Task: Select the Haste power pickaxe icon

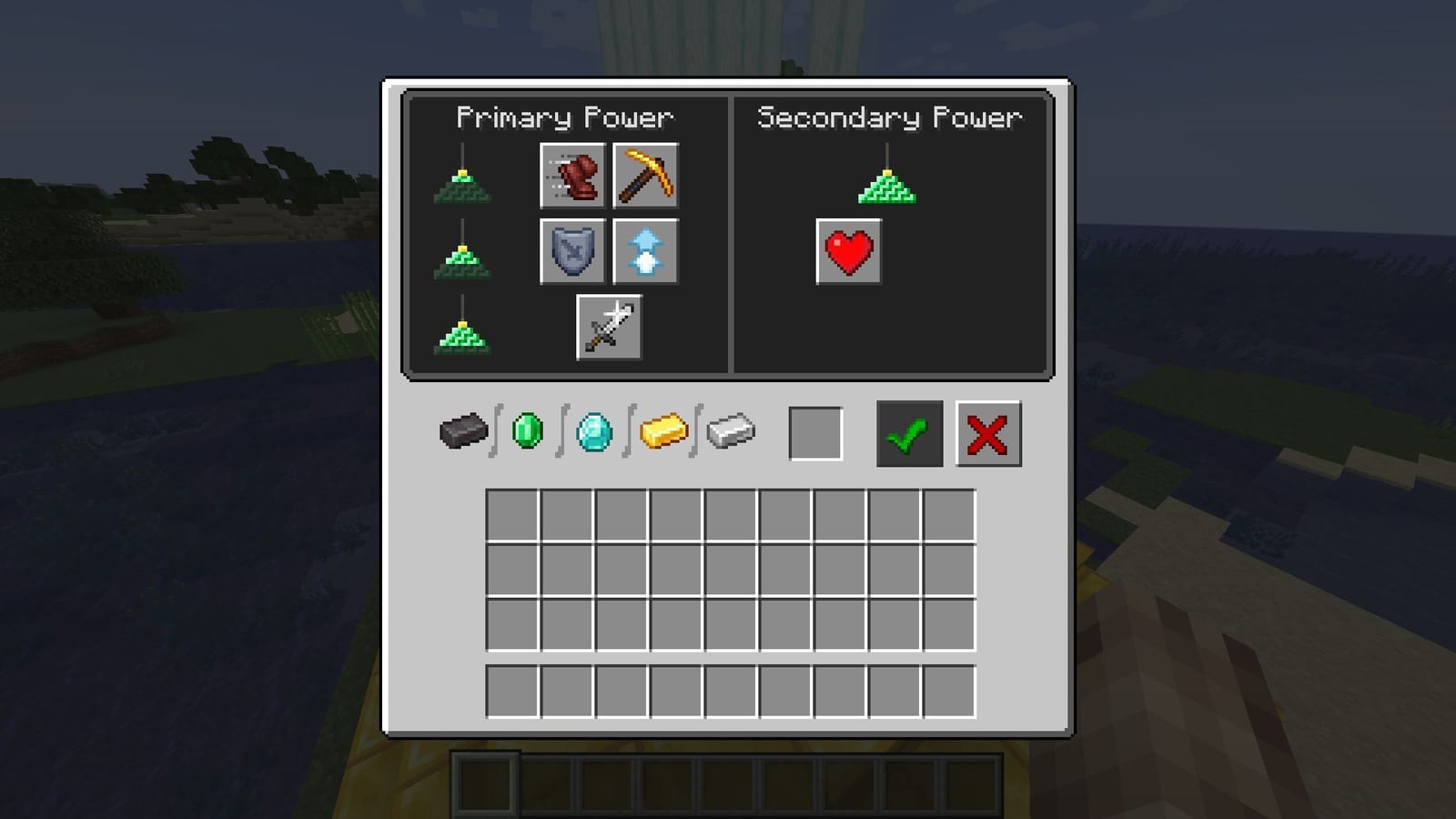Action: tap(648, 177)
